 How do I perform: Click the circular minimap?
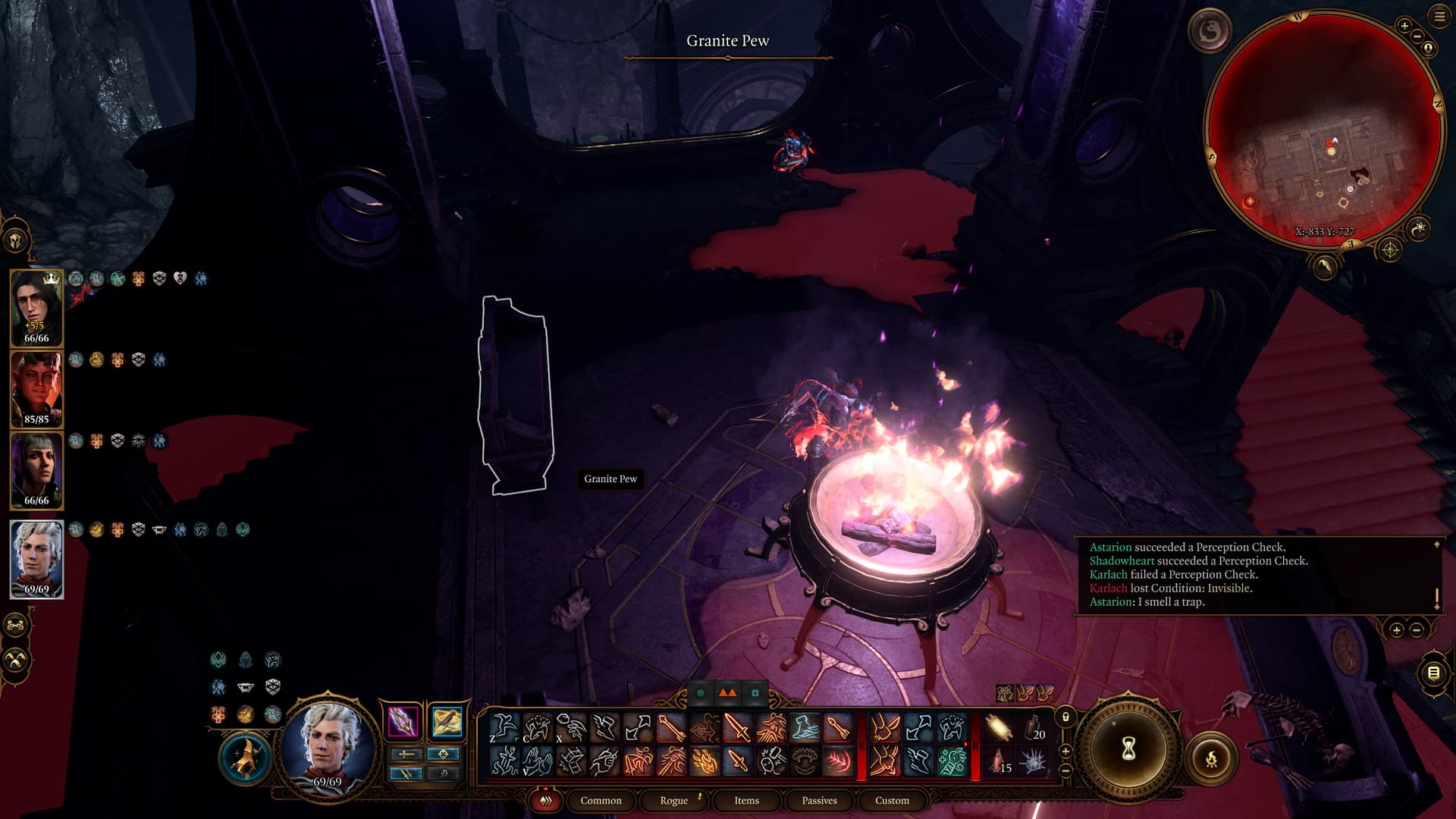(x=1324, y=129)
